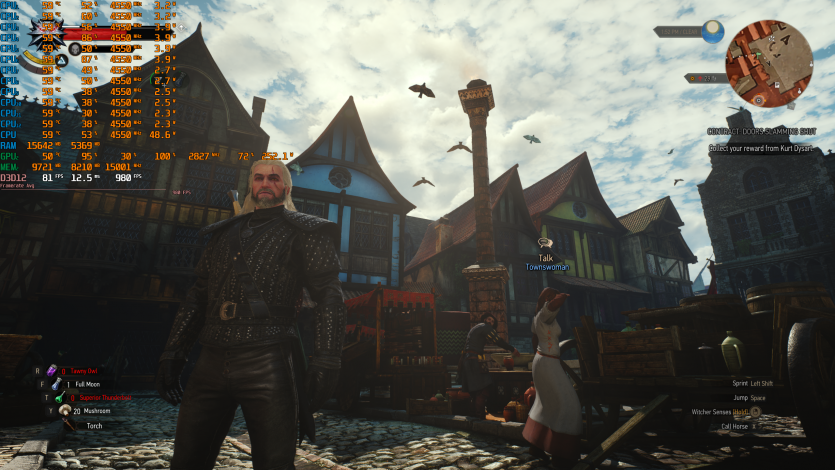The image size is (835, 470).
Task: Open the Doors Slamming Shut contract tracker
Action: 762,132
